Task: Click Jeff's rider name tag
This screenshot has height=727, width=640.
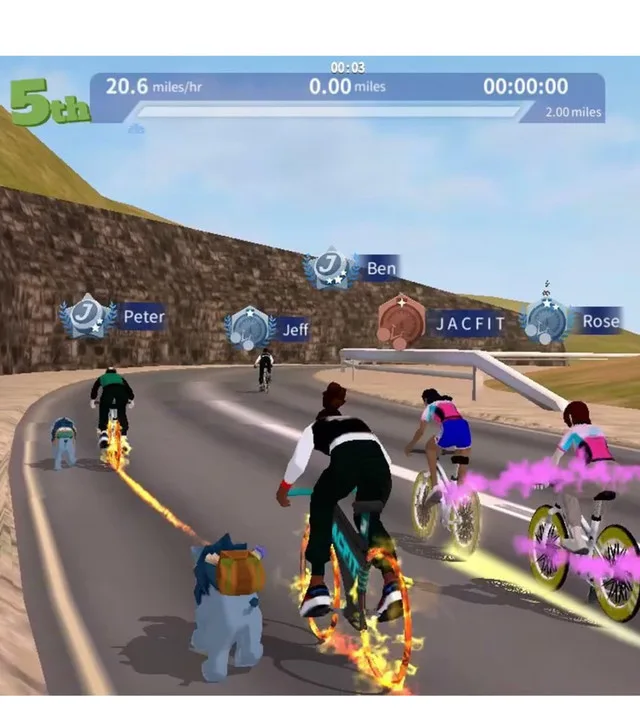Action: (x=294, y=329)
